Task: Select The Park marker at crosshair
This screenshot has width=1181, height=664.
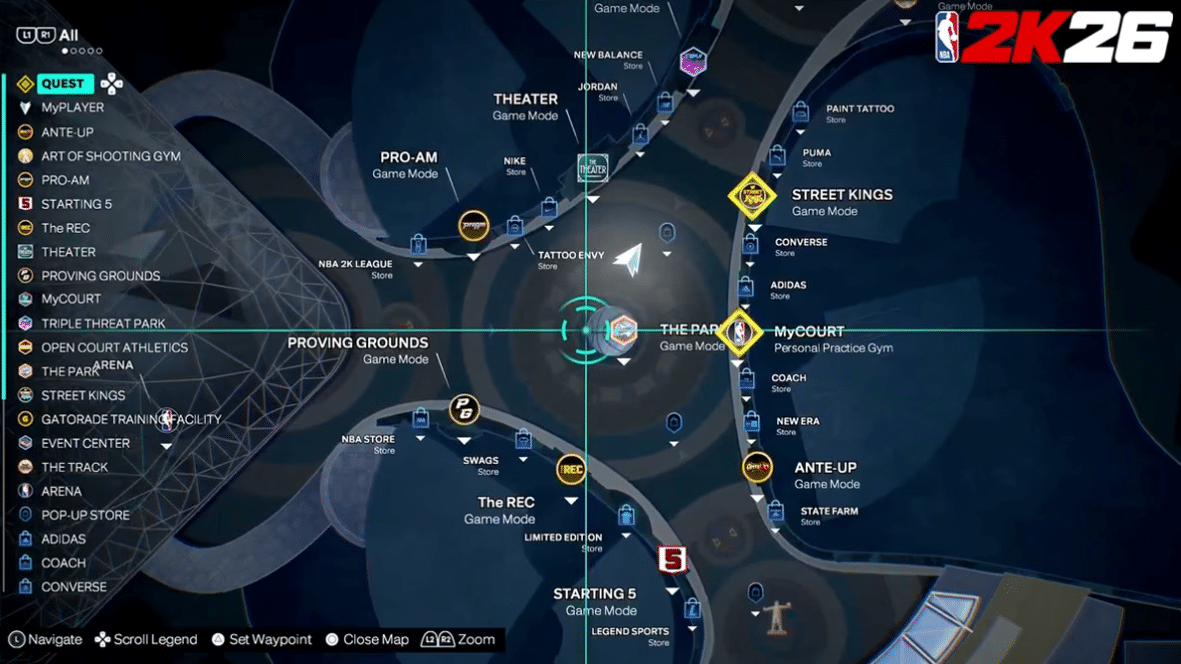Action: pos(623,331)
